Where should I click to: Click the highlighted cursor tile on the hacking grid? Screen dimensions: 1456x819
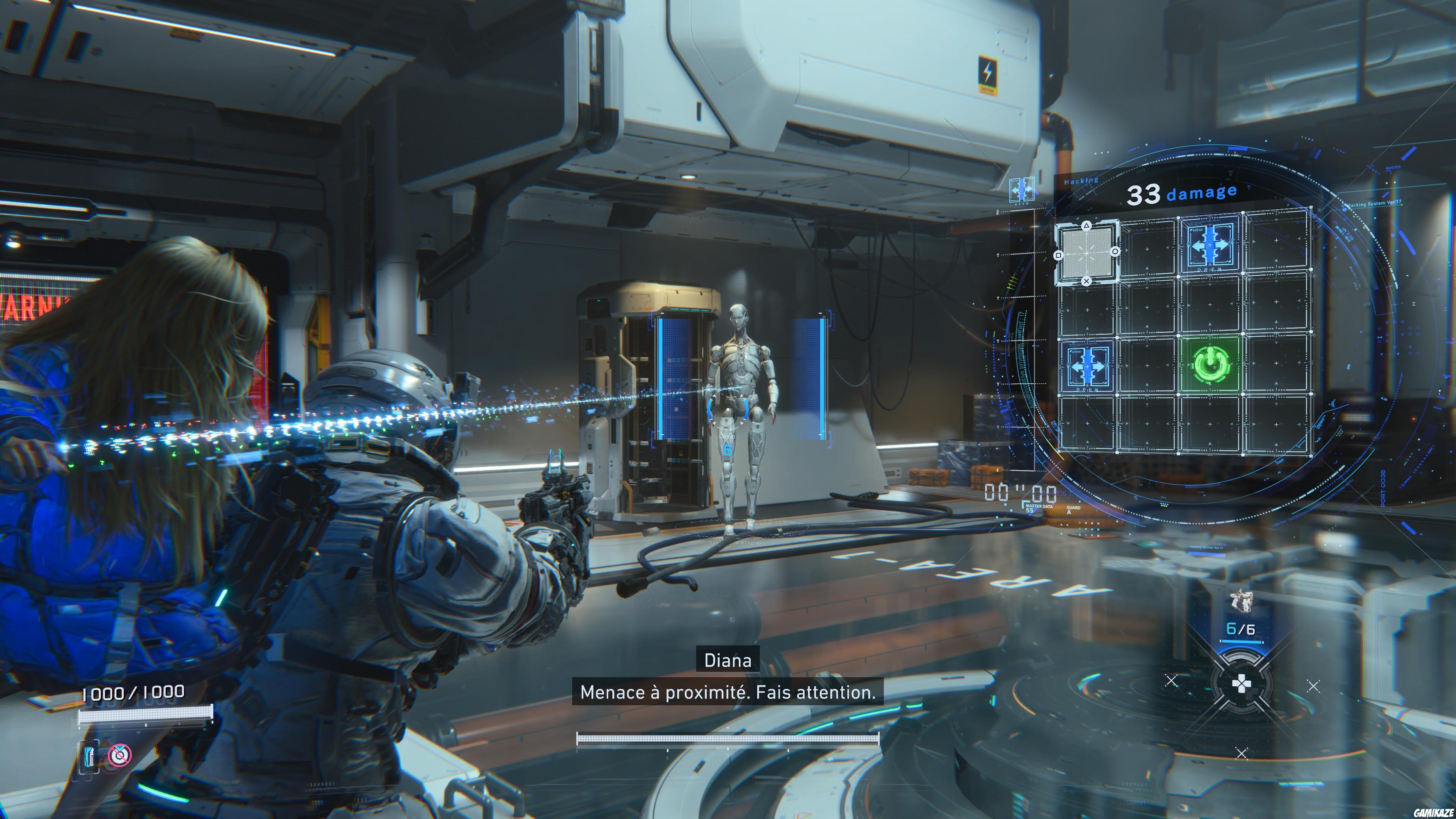(x=1086, y=252)
